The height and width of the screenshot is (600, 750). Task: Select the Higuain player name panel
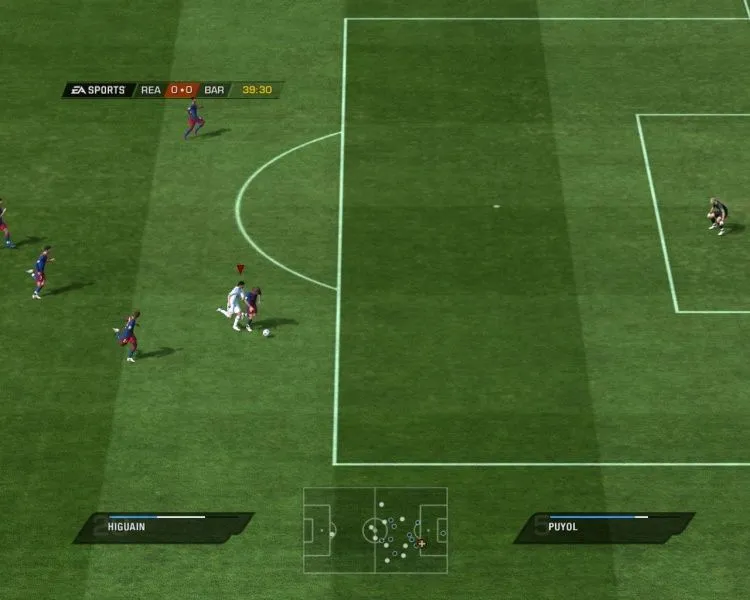[163, 527]
